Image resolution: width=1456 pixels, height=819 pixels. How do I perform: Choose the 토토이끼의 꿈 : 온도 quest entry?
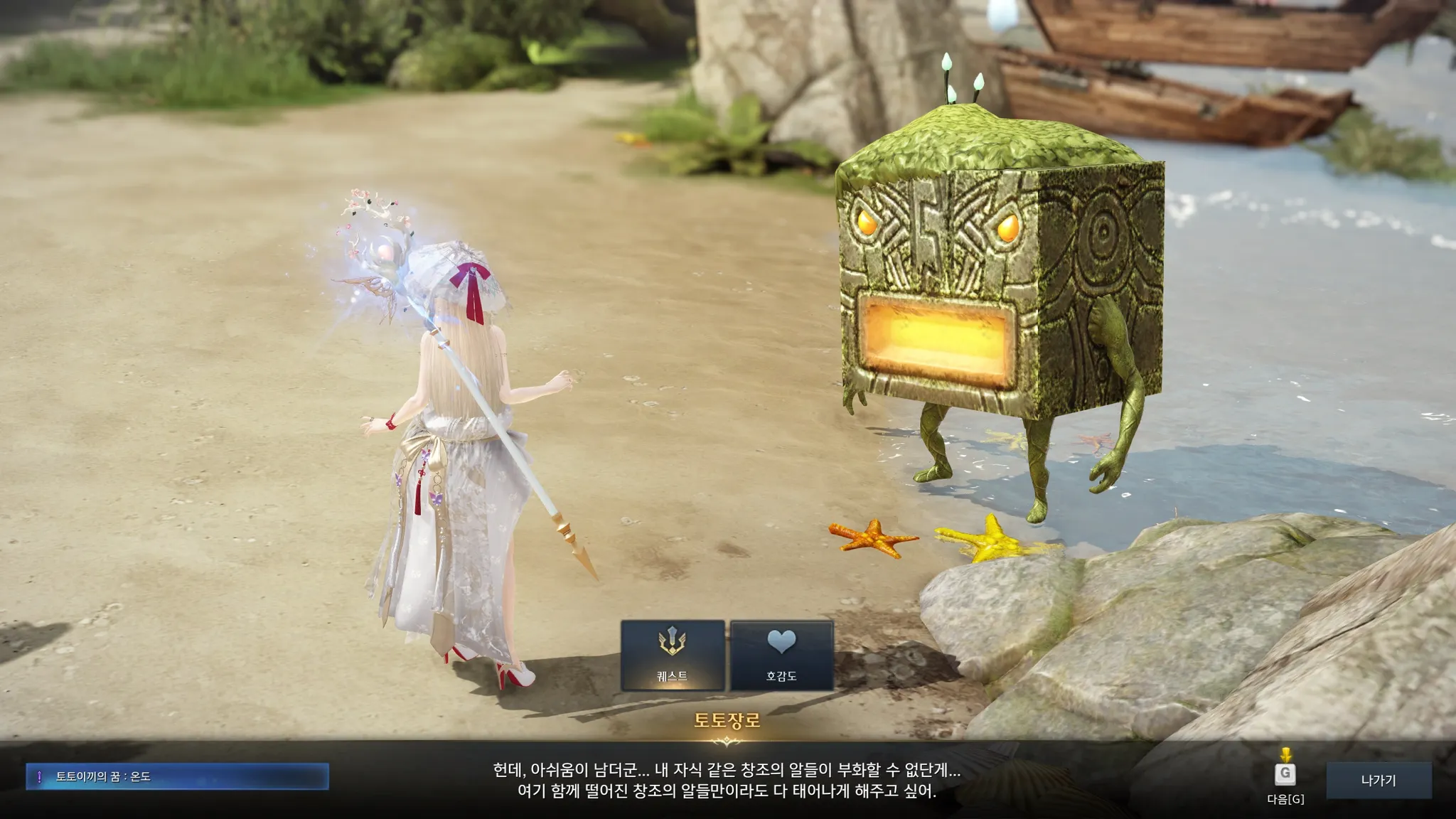pyautogui.click(x=177, y=776)
